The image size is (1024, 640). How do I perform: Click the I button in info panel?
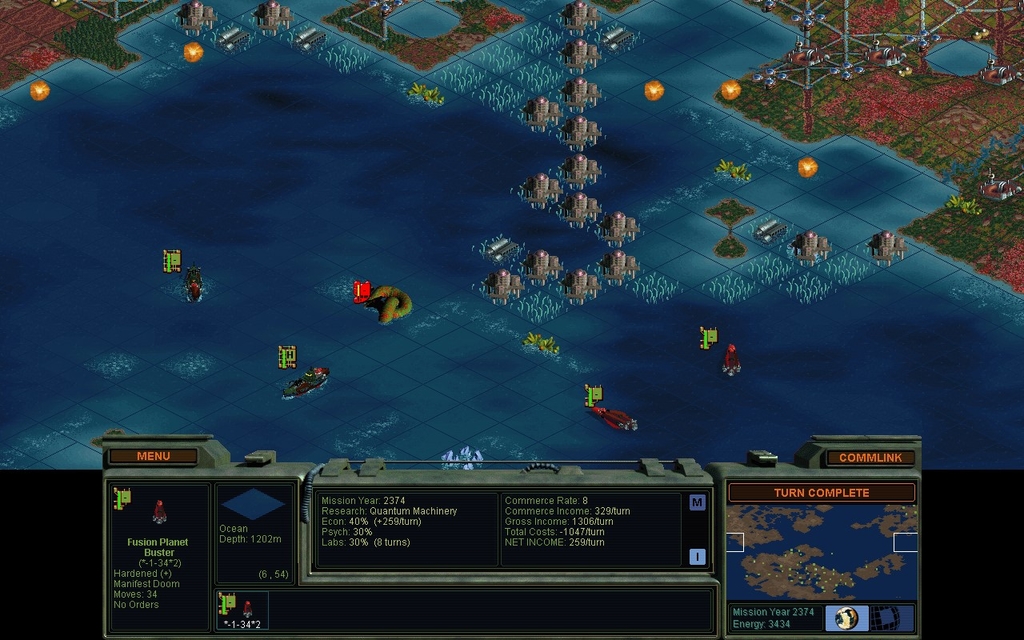point(697,557)
